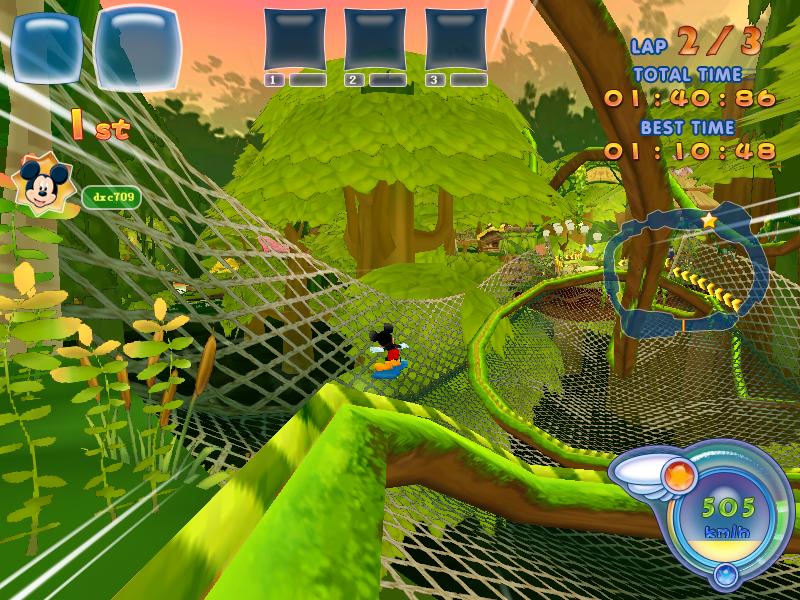
Task: Choose the slot numbered 2
Action: click(x=375, y=40)
